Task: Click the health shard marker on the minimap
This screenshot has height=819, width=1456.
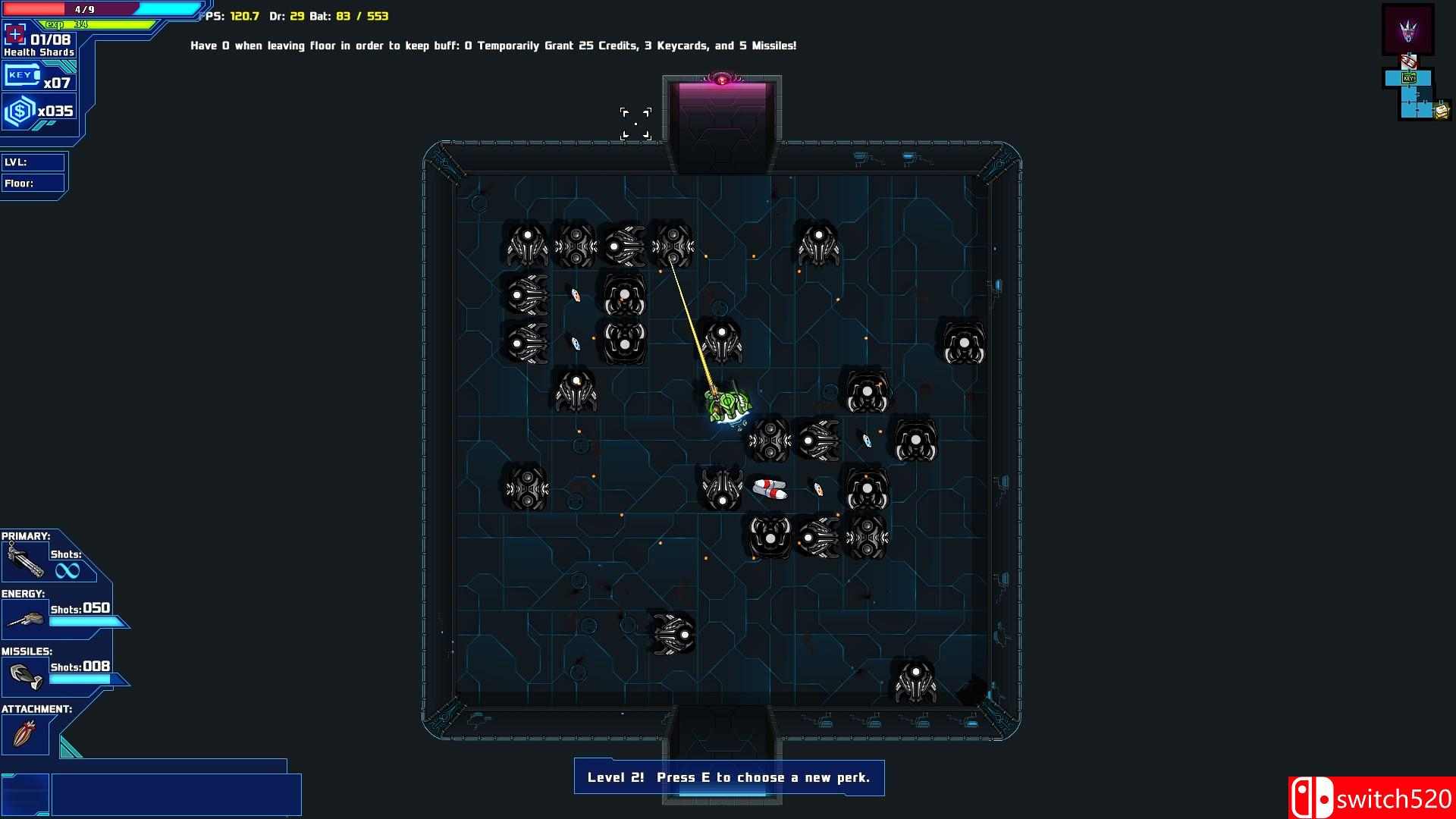Action: [x=1409, y=61]
